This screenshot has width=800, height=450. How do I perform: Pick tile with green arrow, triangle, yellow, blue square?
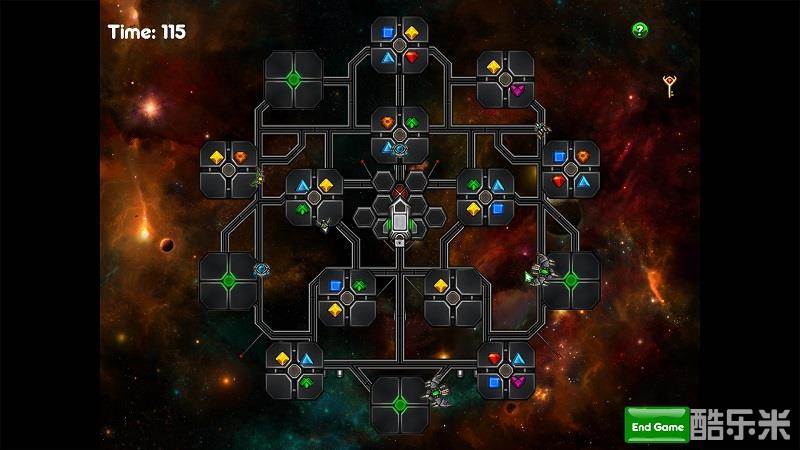pyautogui.click(x=485, y=197)
